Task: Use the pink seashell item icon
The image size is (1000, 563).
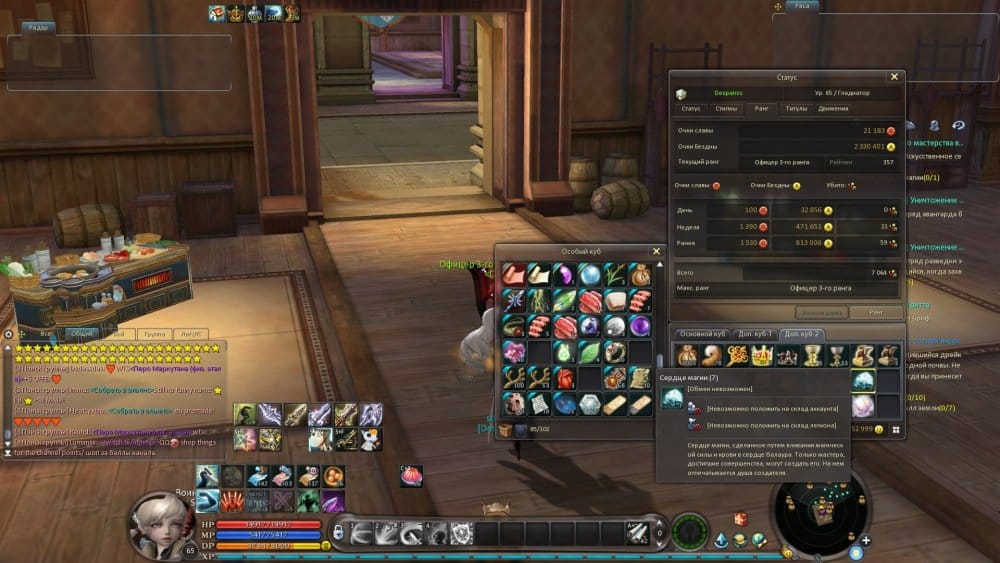Action: [x=411, y=477]
